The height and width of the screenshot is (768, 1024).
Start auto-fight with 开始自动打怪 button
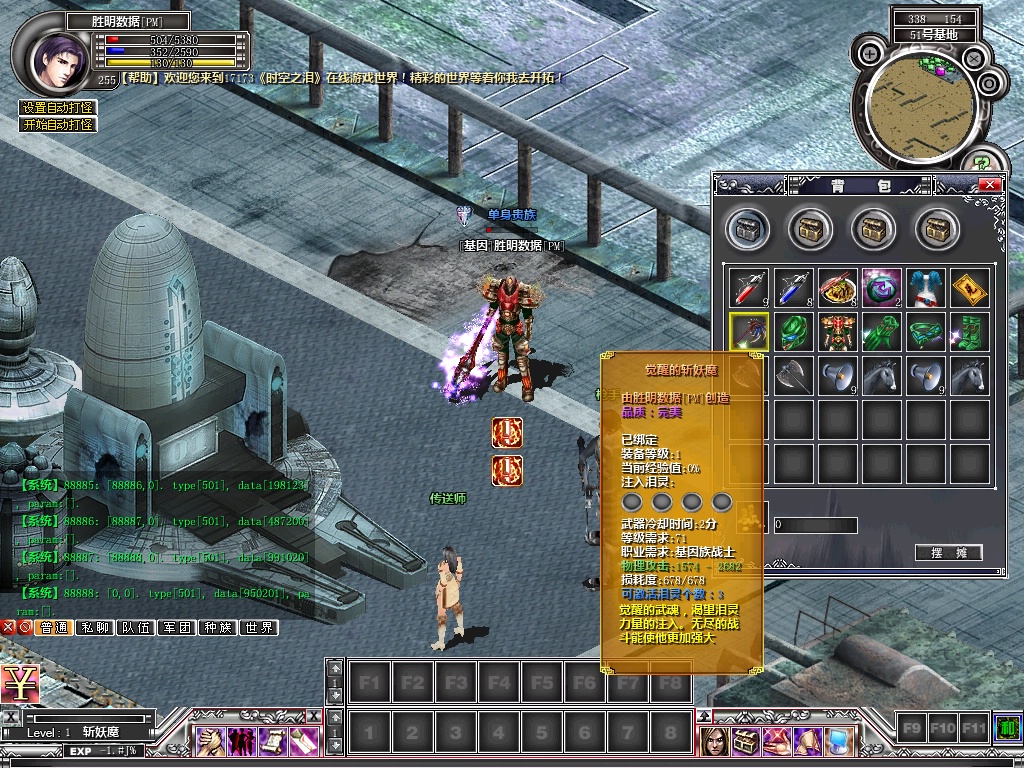coord(58,125)
